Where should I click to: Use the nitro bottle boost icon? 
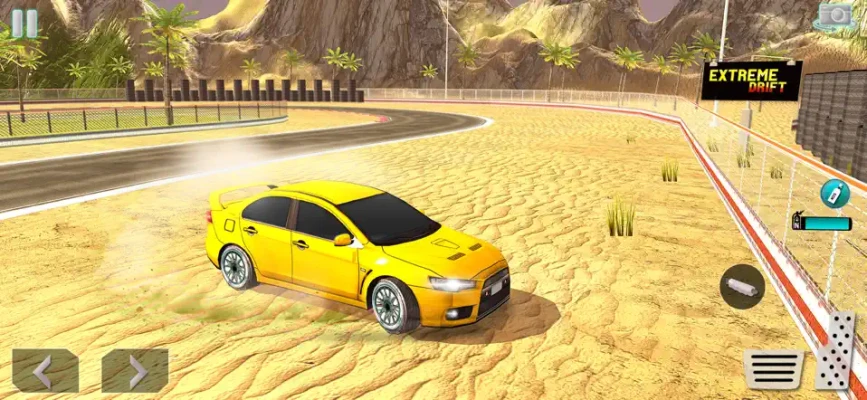(x=832, y=193)
